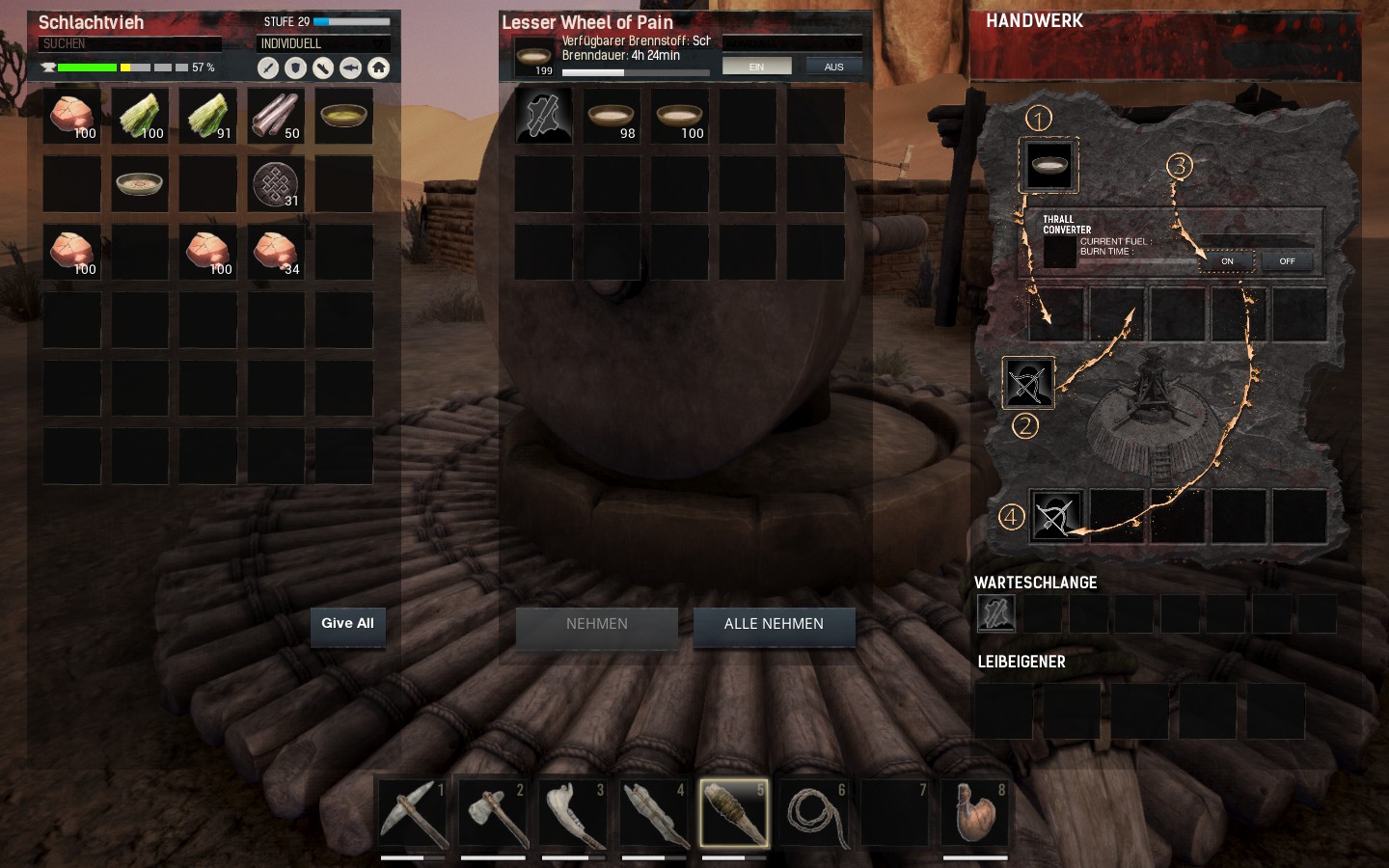Select the branch stack of 50
Screen dimensions: 1389x868
276,117
